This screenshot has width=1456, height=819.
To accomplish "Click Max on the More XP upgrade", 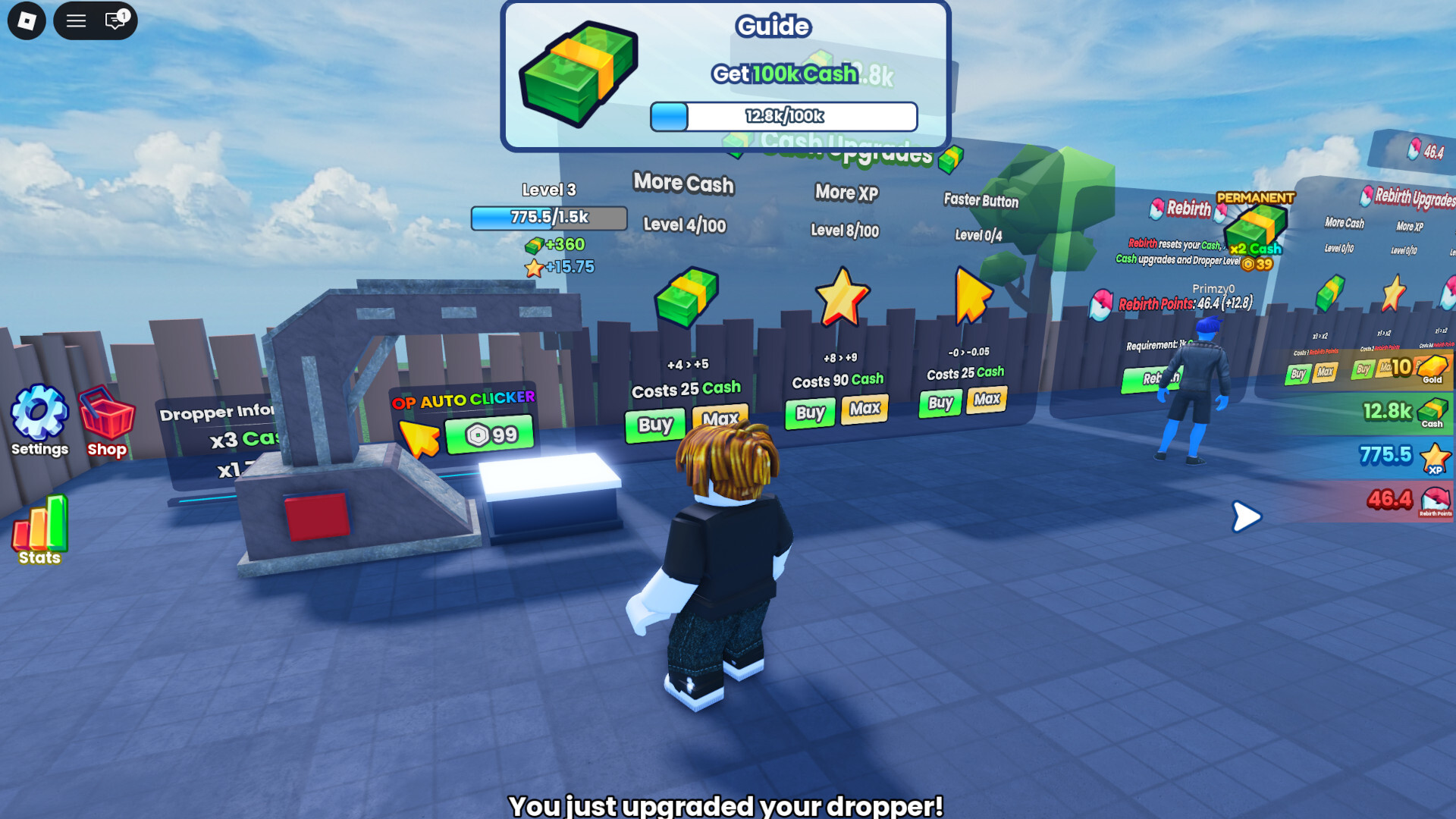I will click(864, 408).
